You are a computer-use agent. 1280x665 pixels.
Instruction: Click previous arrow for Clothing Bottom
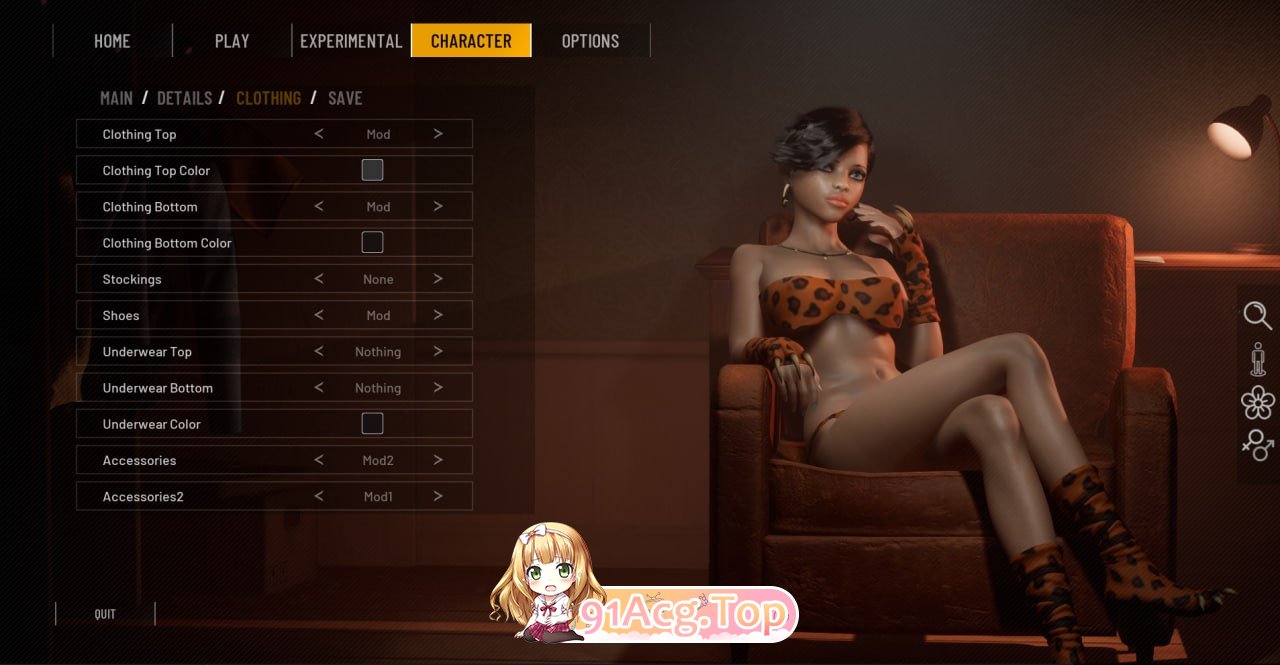click(319, 206)
